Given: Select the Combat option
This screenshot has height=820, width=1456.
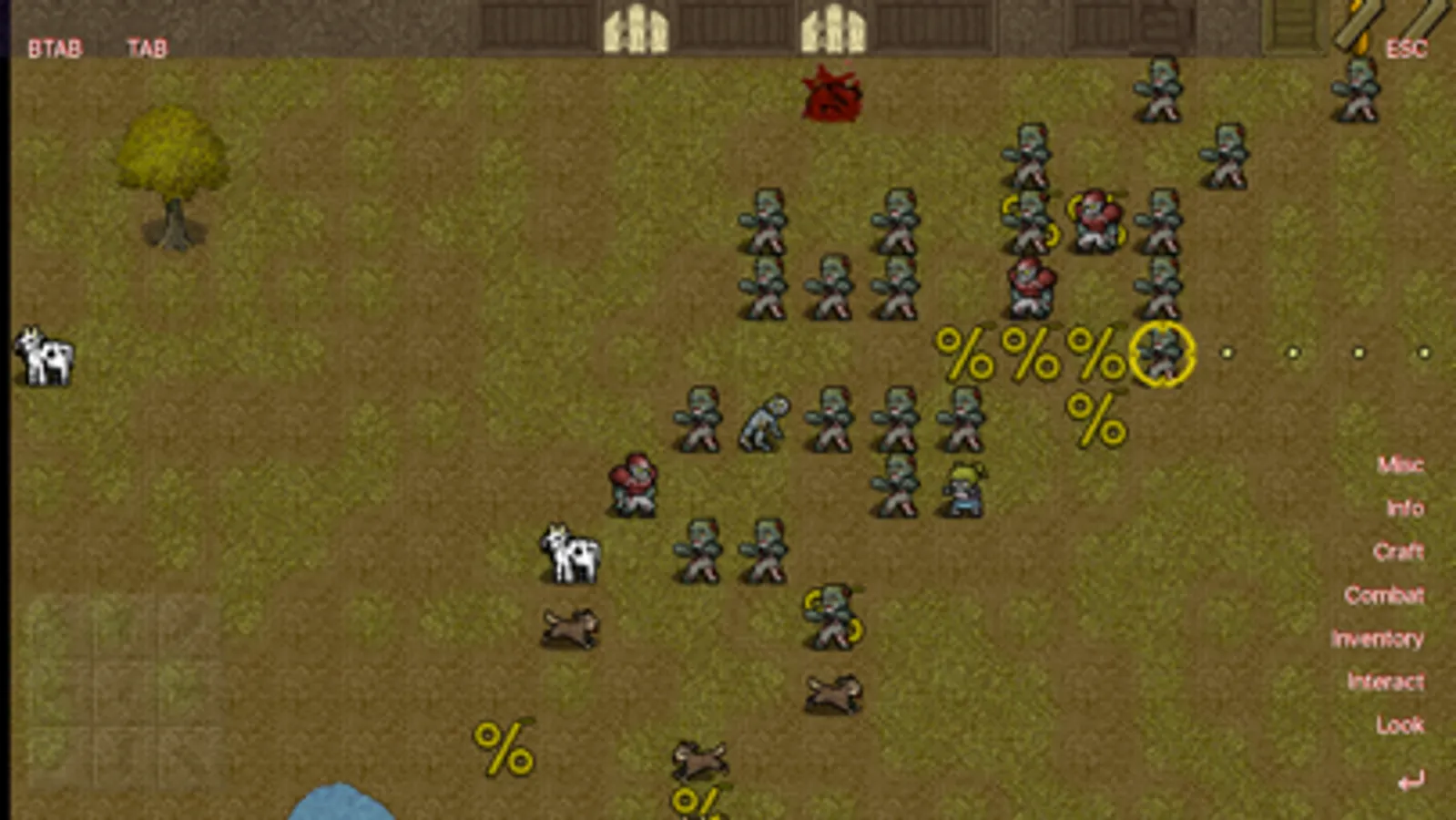Looking at the screenshot, I should (1384, 595).
